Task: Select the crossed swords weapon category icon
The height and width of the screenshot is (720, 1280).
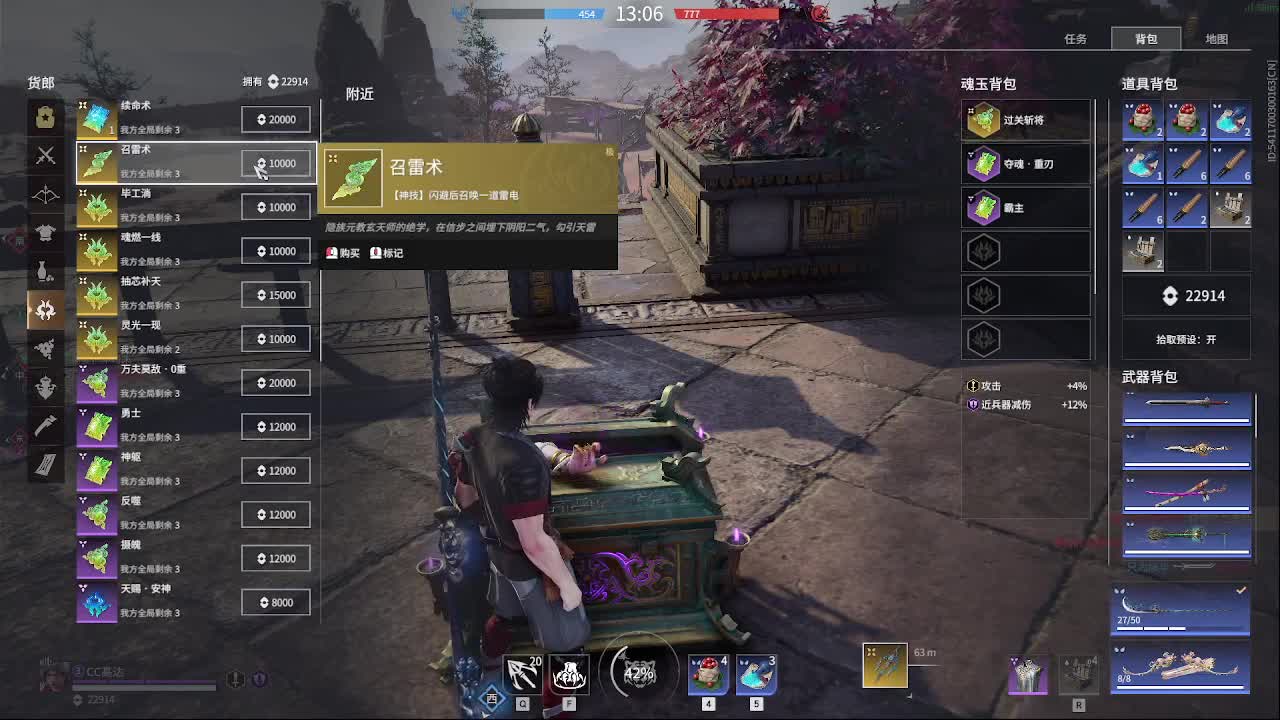Action: (x=45, y=156)
